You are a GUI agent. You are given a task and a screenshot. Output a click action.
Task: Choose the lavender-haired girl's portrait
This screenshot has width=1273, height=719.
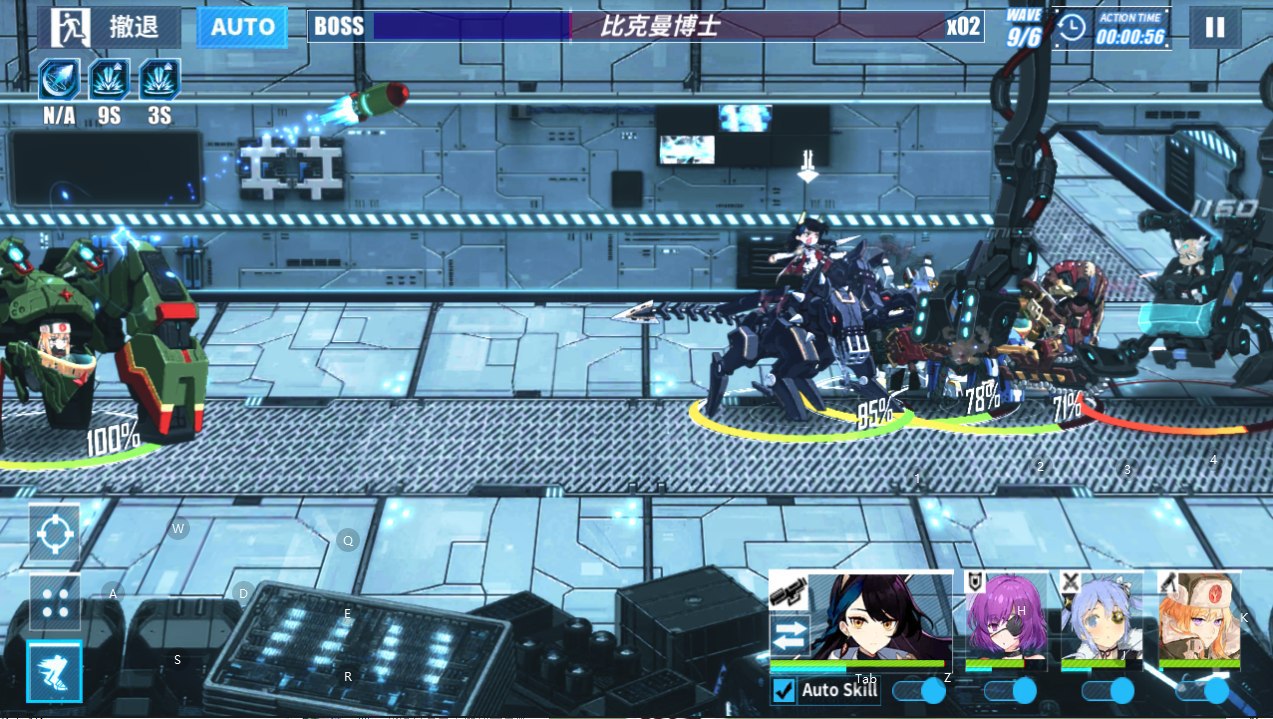[x=1103, y=620]
